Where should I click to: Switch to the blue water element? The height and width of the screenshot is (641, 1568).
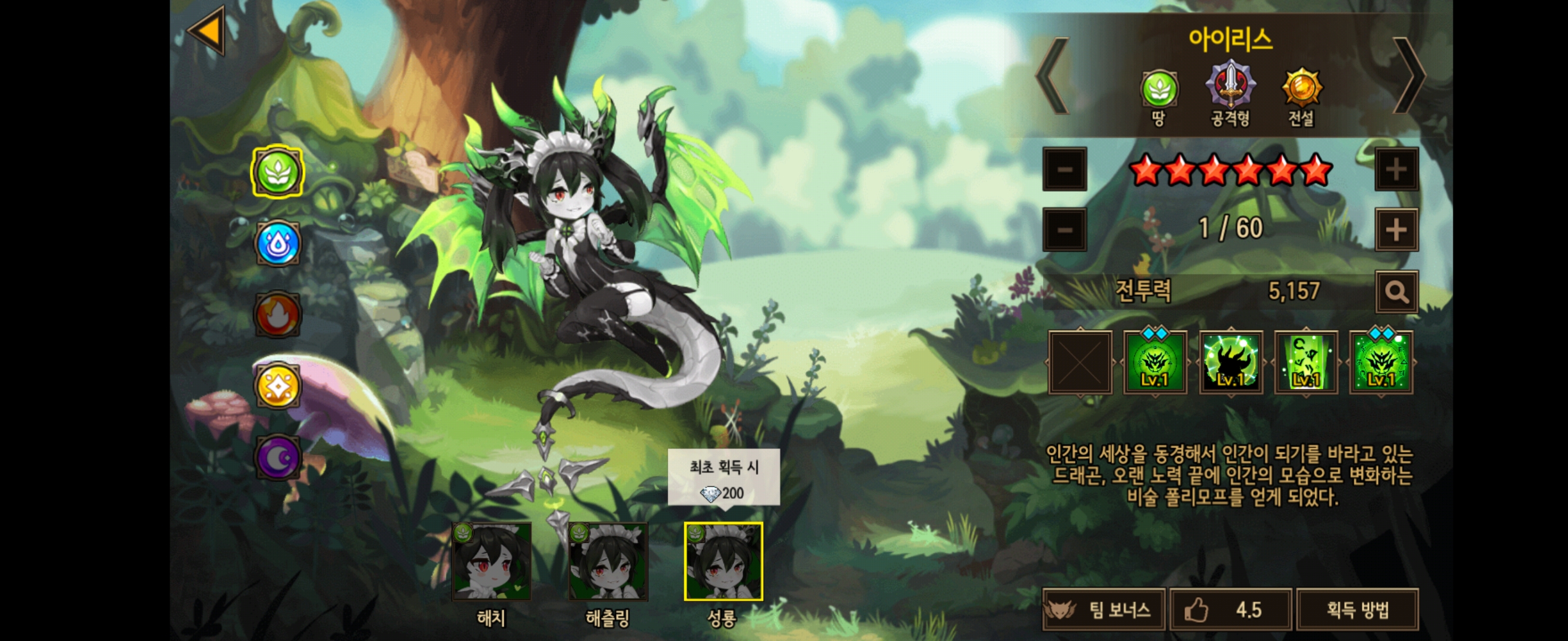[x=277, y=243]
